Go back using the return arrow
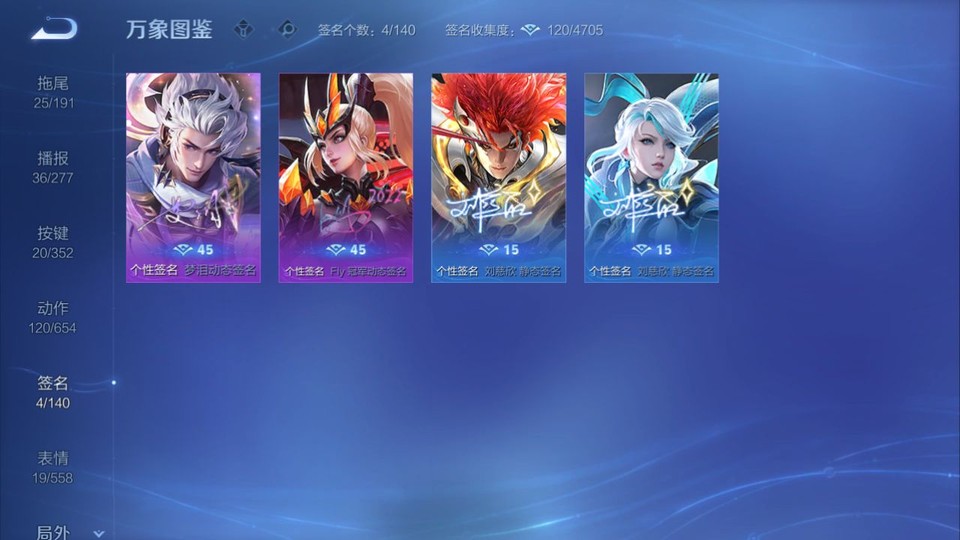960x540 pixels. [x=53, y=29]
